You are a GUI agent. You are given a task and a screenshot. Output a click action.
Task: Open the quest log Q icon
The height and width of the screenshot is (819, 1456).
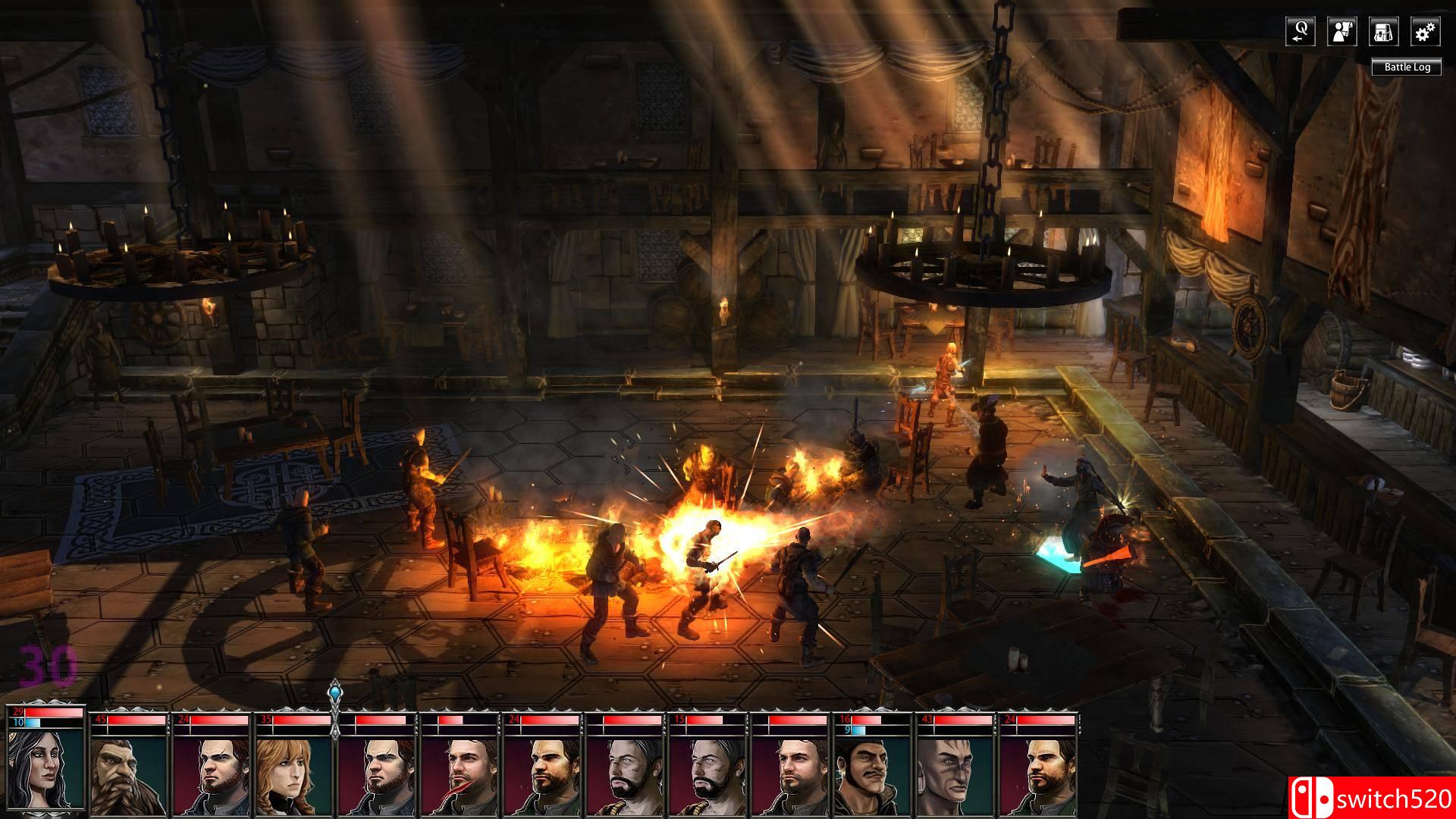click(x=1301, y=32)
